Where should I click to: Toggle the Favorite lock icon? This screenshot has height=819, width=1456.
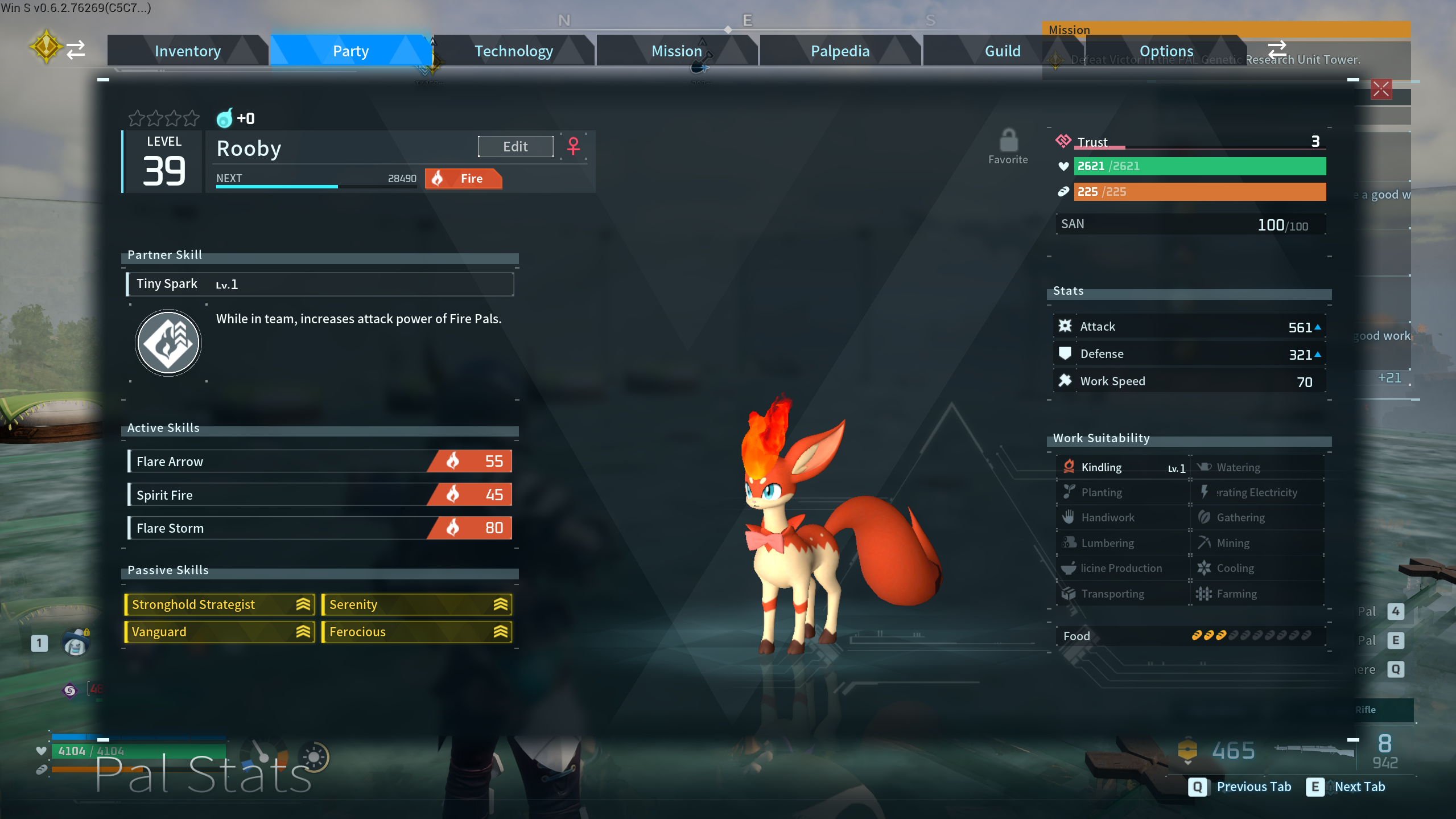click(1008, 140)
